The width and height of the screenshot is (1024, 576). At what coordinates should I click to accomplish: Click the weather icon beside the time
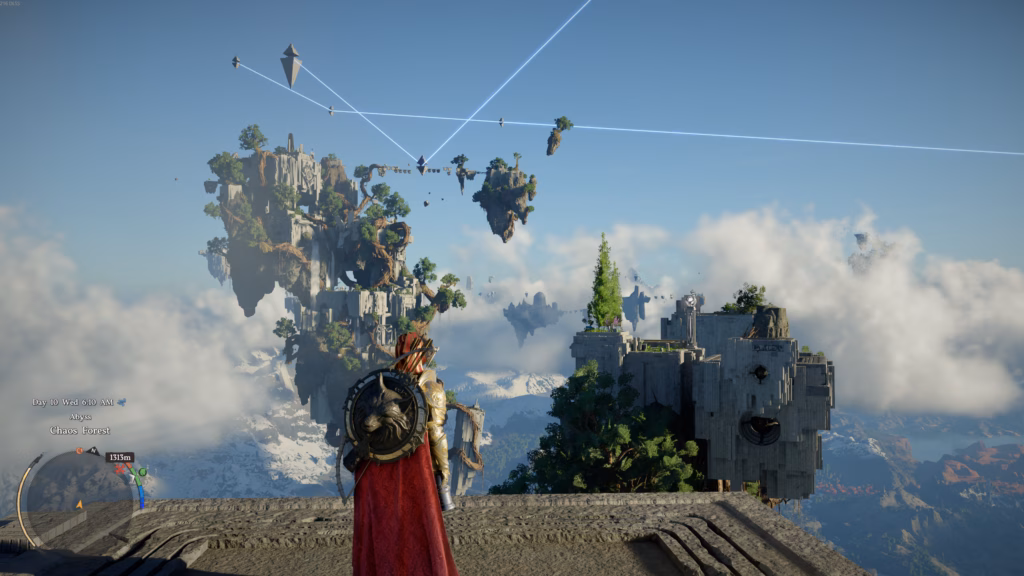pyautogui.click(x=122, y=402)
